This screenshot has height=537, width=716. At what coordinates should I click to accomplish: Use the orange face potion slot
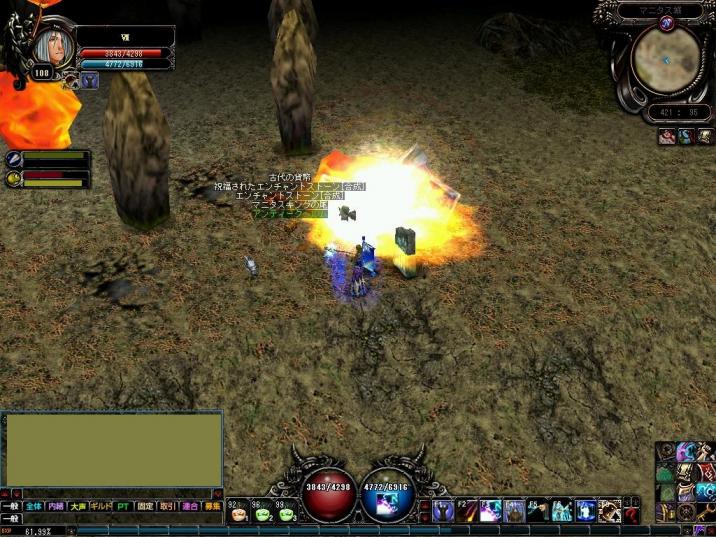240,515
